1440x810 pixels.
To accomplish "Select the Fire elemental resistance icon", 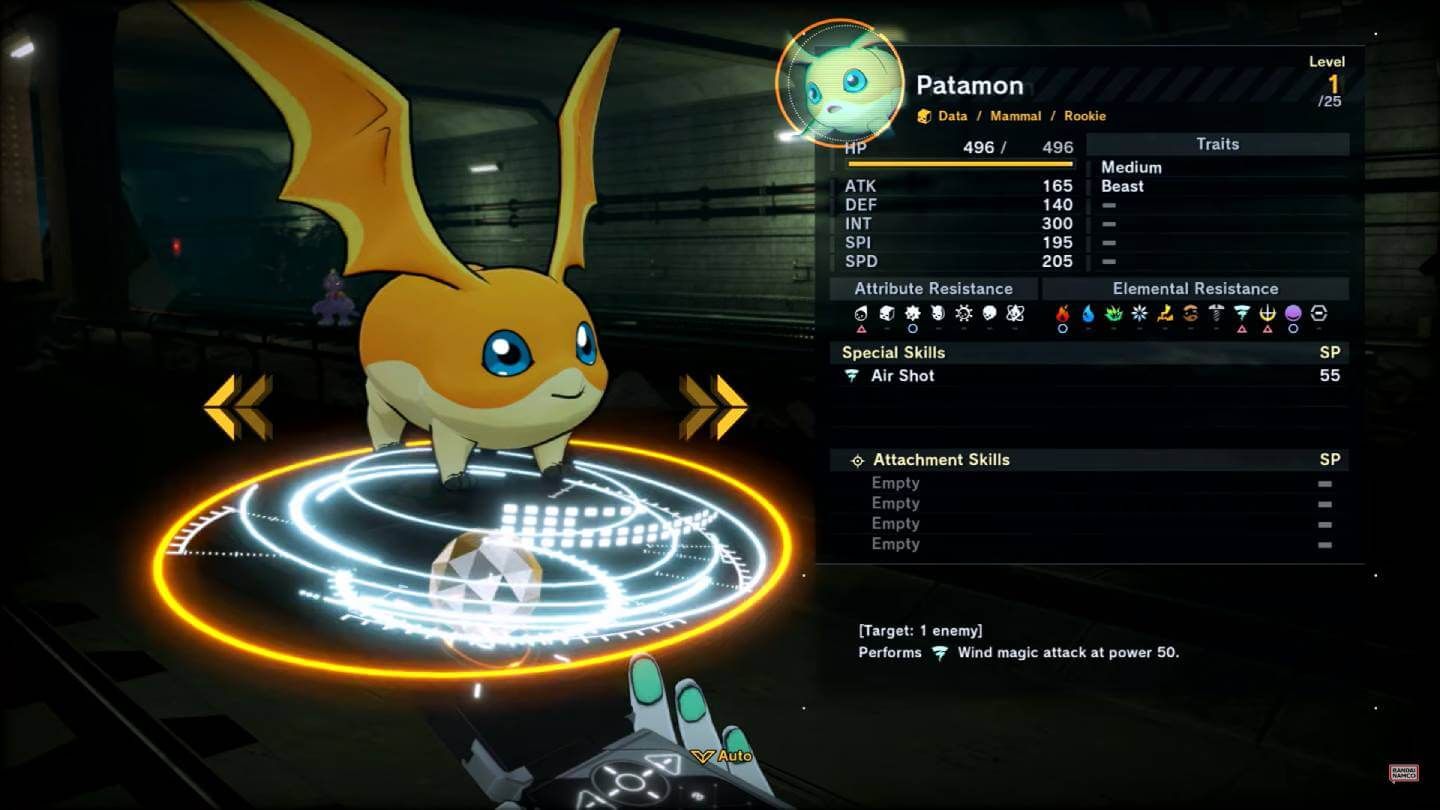I will (1063, 313).
